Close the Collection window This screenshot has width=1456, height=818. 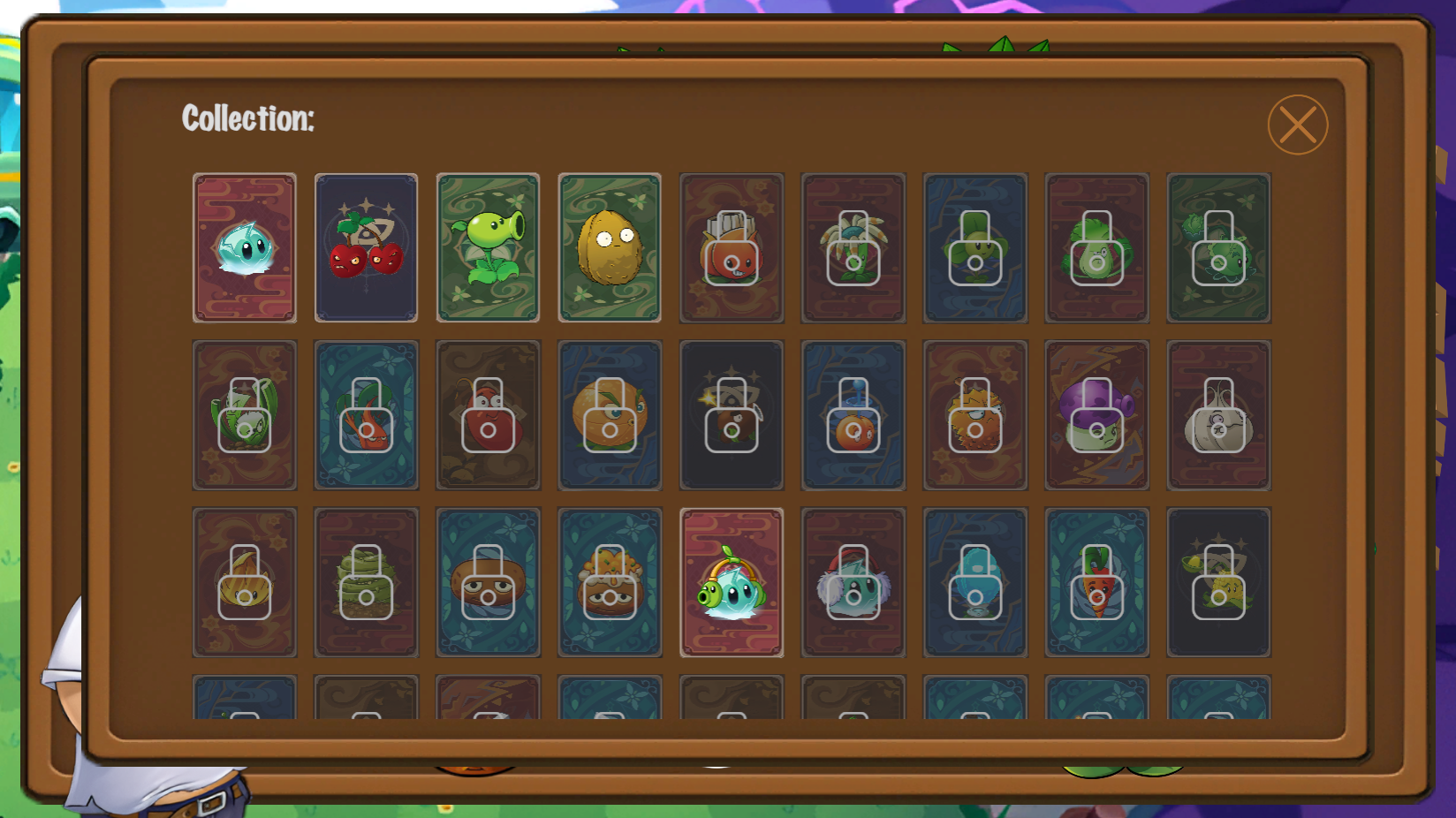click(x=1298, y=125)
